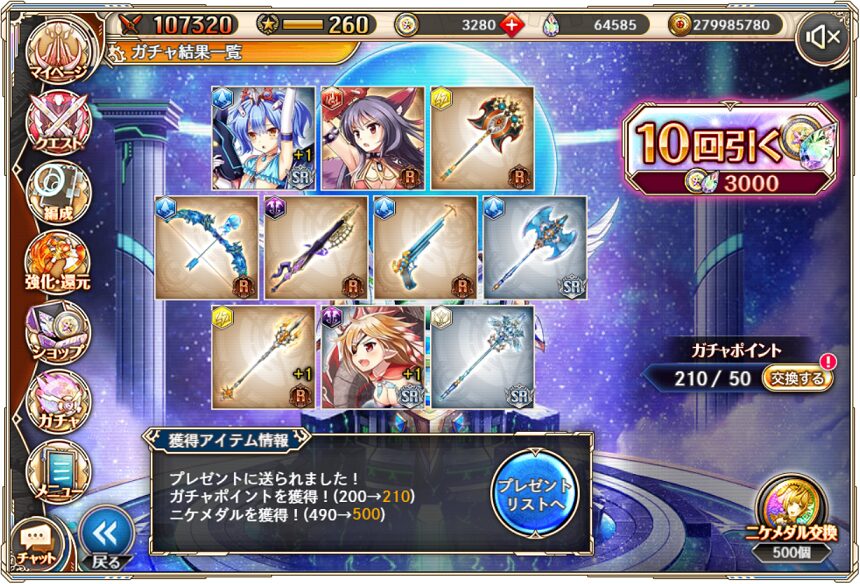Select the blue bow R weapon result
The width and height of the screenshot is (860, 584).
[x=207, y=247]
